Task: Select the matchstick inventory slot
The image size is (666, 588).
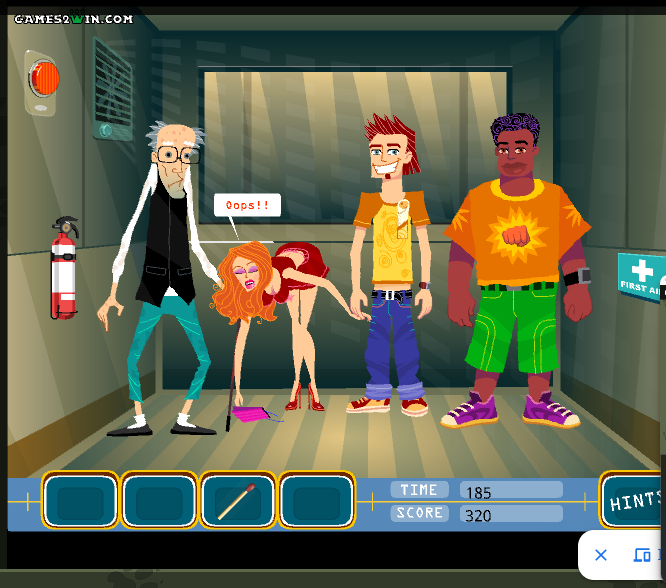Action: [238, 500]
